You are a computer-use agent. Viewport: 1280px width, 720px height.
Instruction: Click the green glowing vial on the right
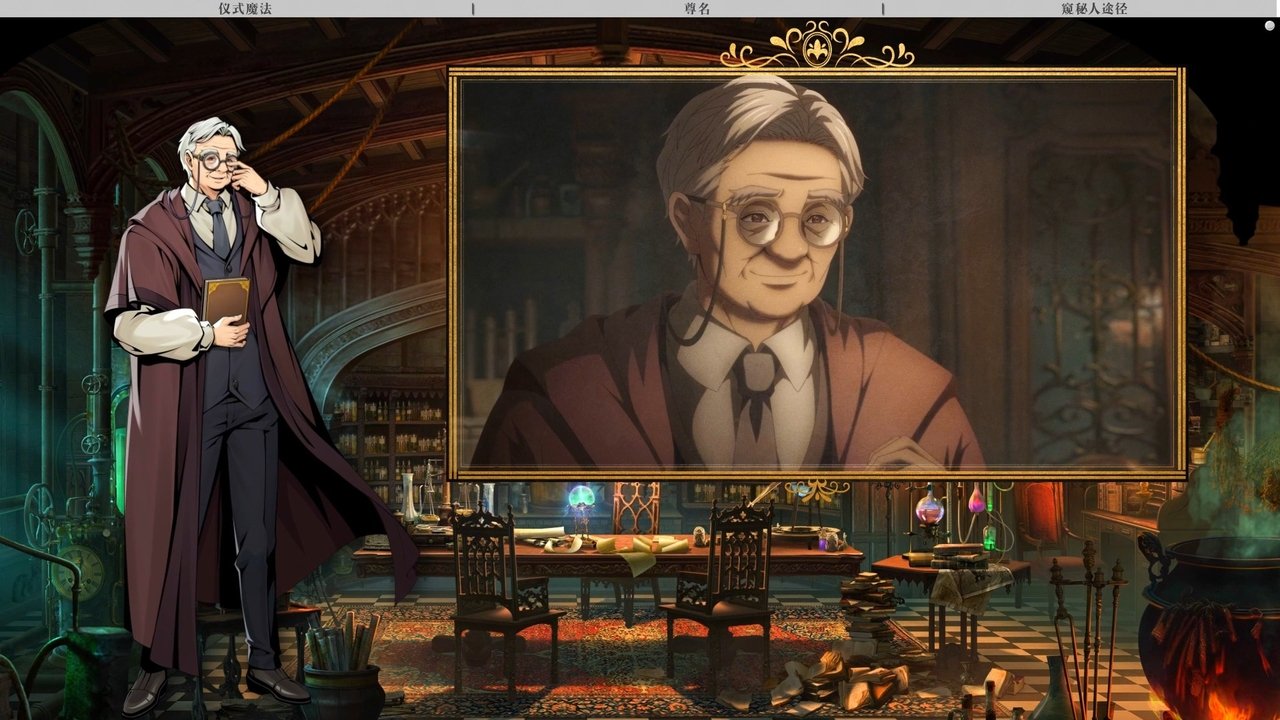point(989,537)
